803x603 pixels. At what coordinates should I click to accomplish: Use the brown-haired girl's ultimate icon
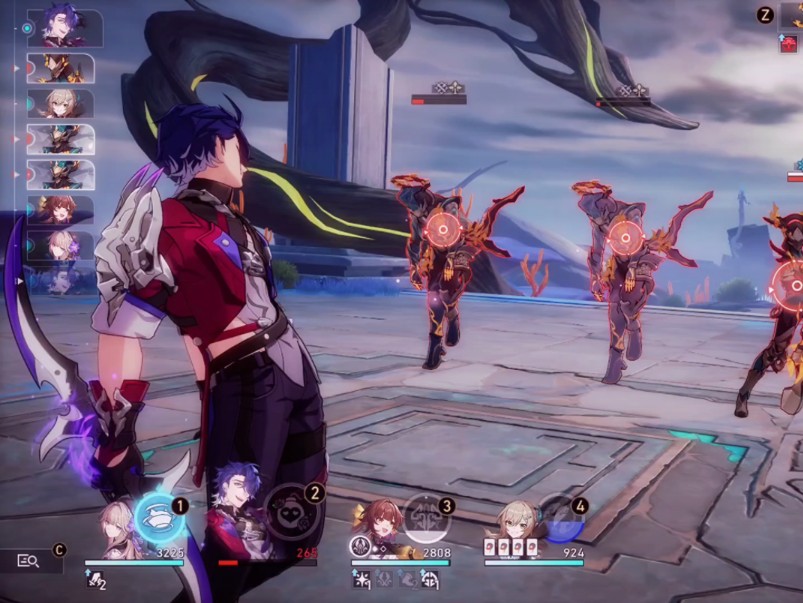tap(427, 516)
